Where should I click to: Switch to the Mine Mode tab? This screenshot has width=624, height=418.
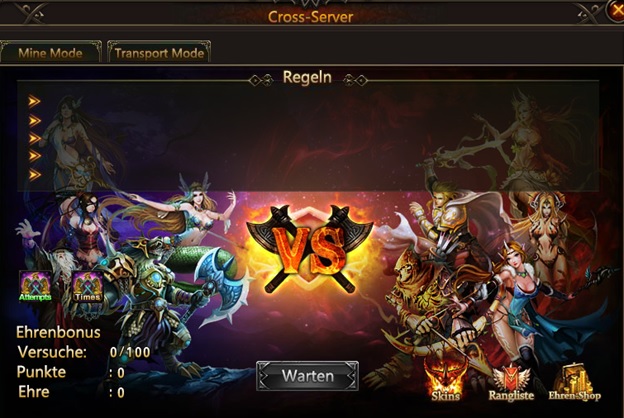coord(50,52)
